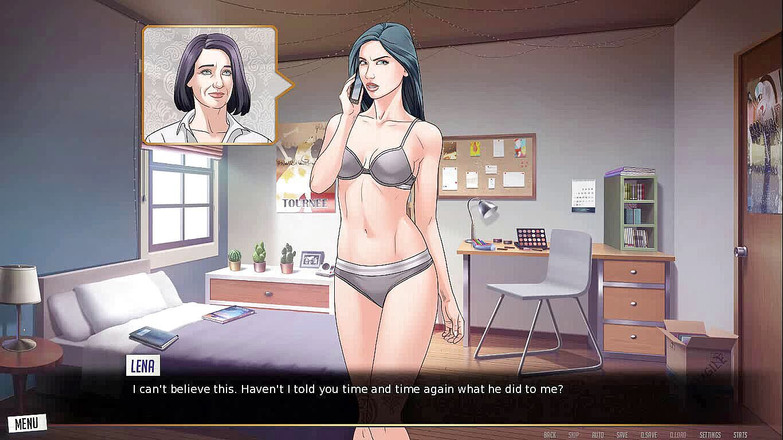Screen dimensions: 783x440
Task: Go back one dialogue line
Action: point(549,435)
